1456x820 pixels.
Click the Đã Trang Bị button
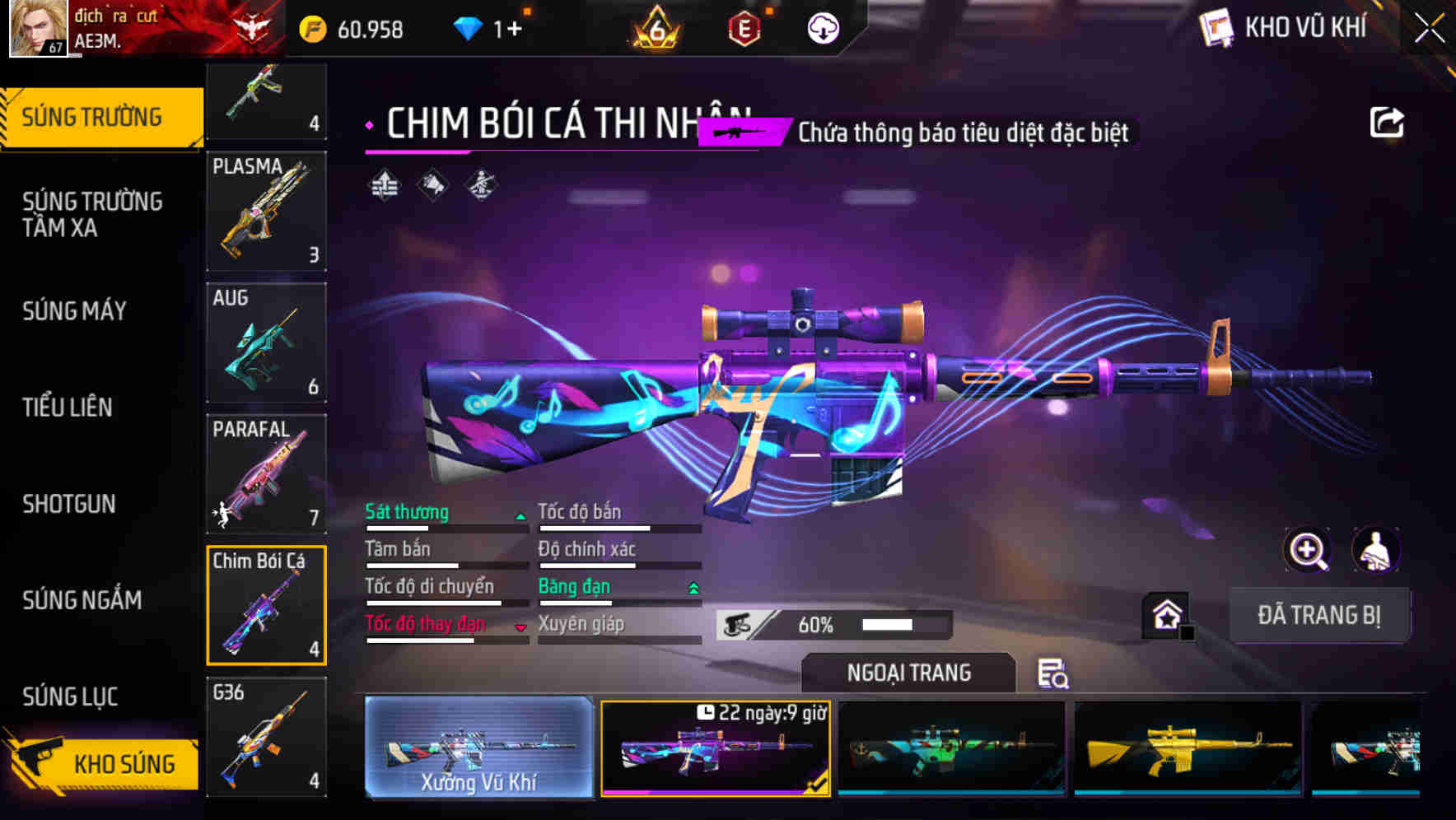pos(1319,615)
